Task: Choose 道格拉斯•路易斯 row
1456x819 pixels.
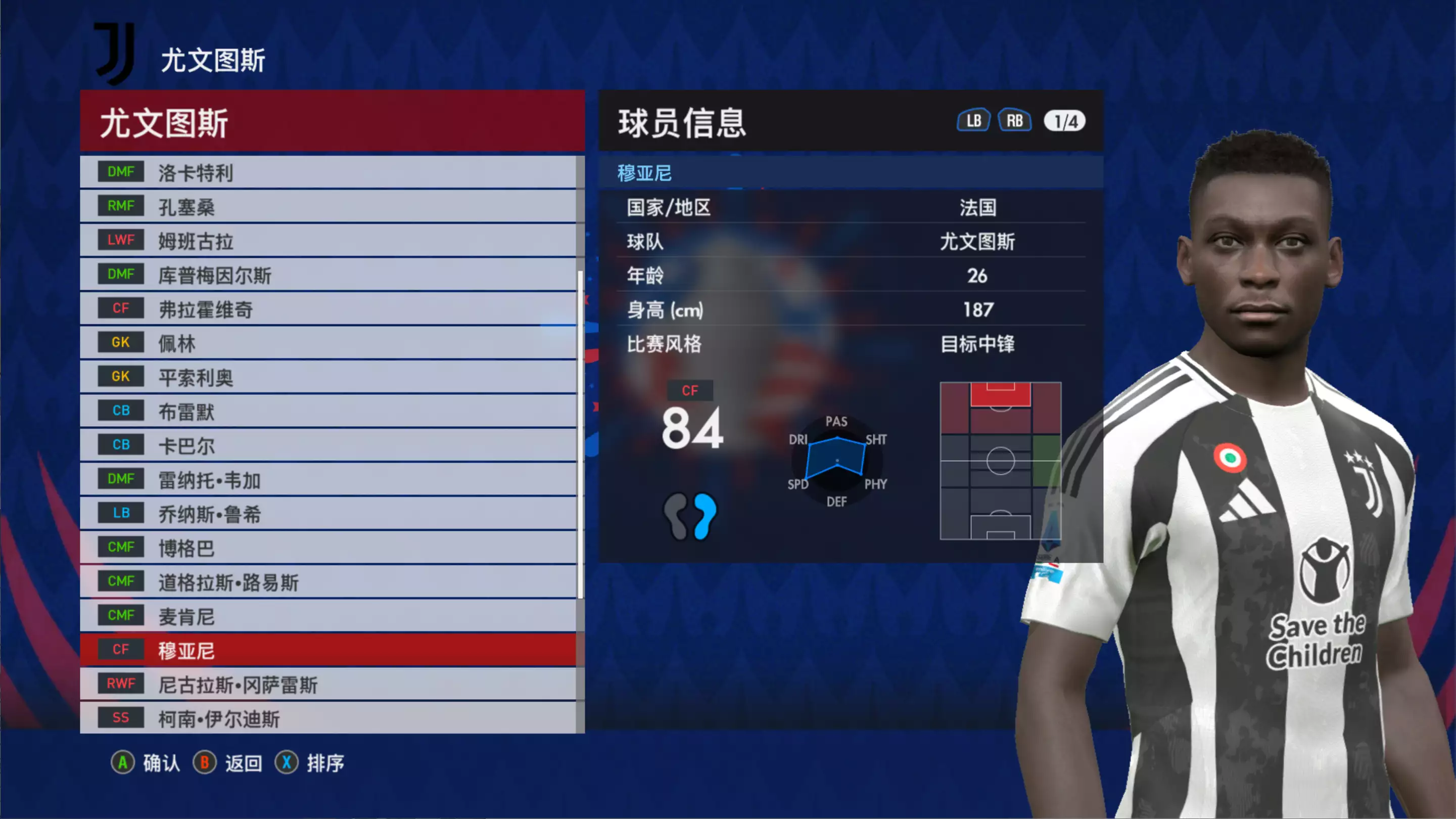Action: tap(328, 581)
